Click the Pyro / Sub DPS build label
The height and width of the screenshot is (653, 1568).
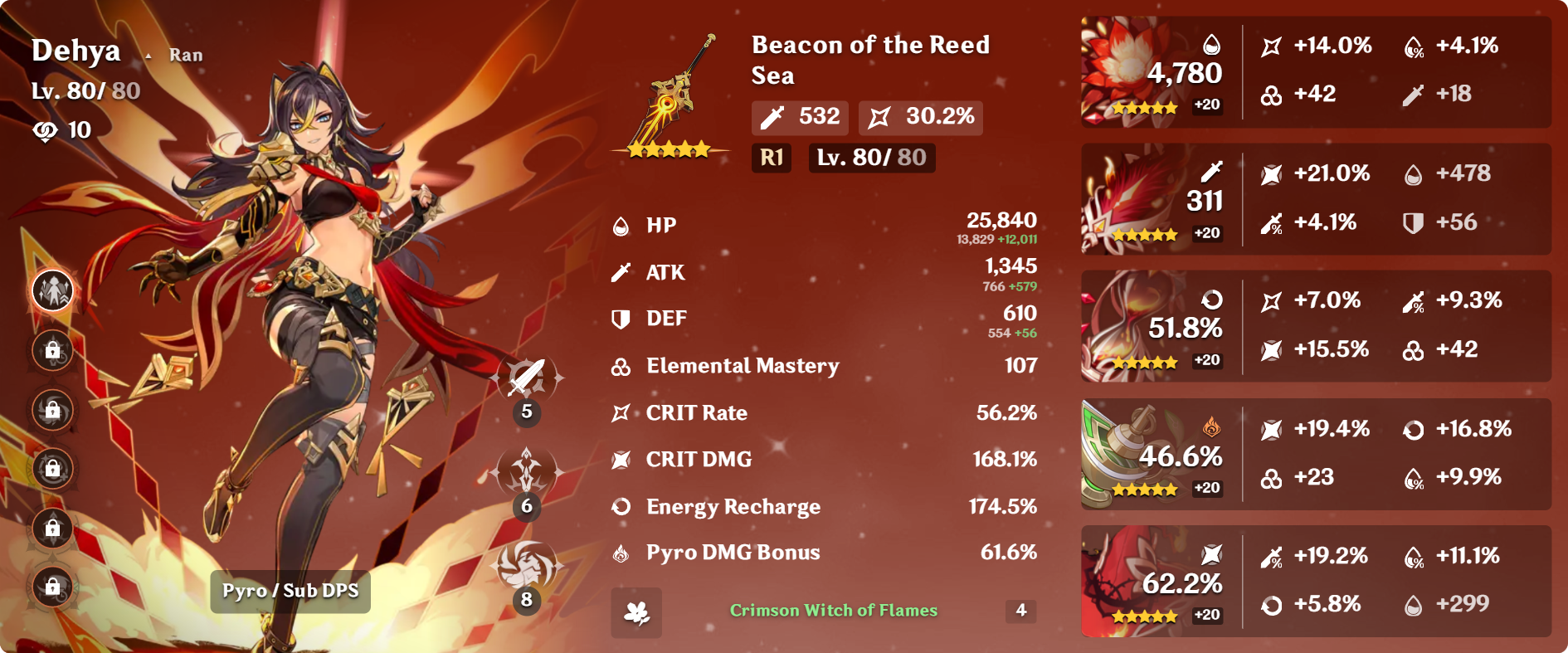click(x=290, y=591)
